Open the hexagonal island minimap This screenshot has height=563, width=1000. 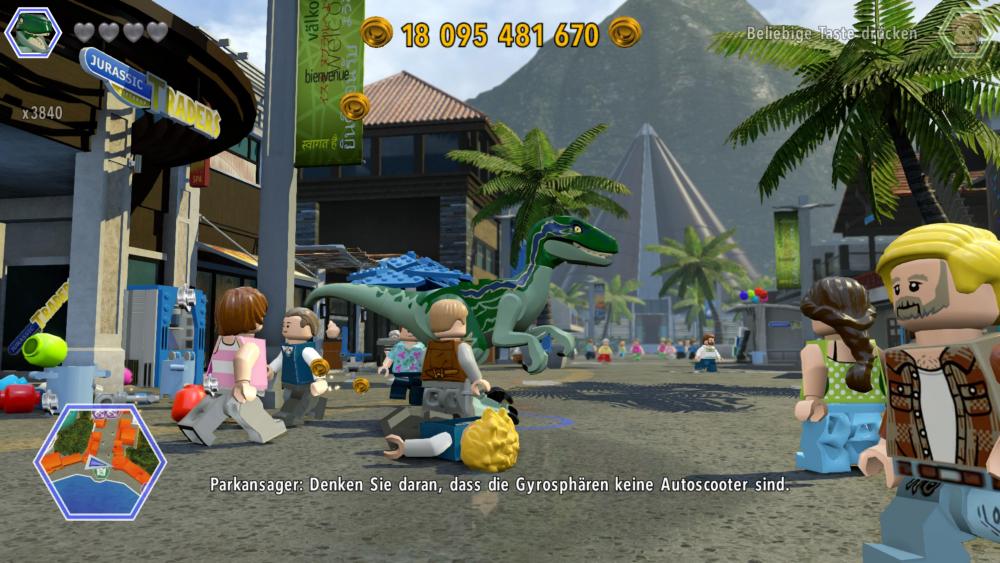pos(99,462)
